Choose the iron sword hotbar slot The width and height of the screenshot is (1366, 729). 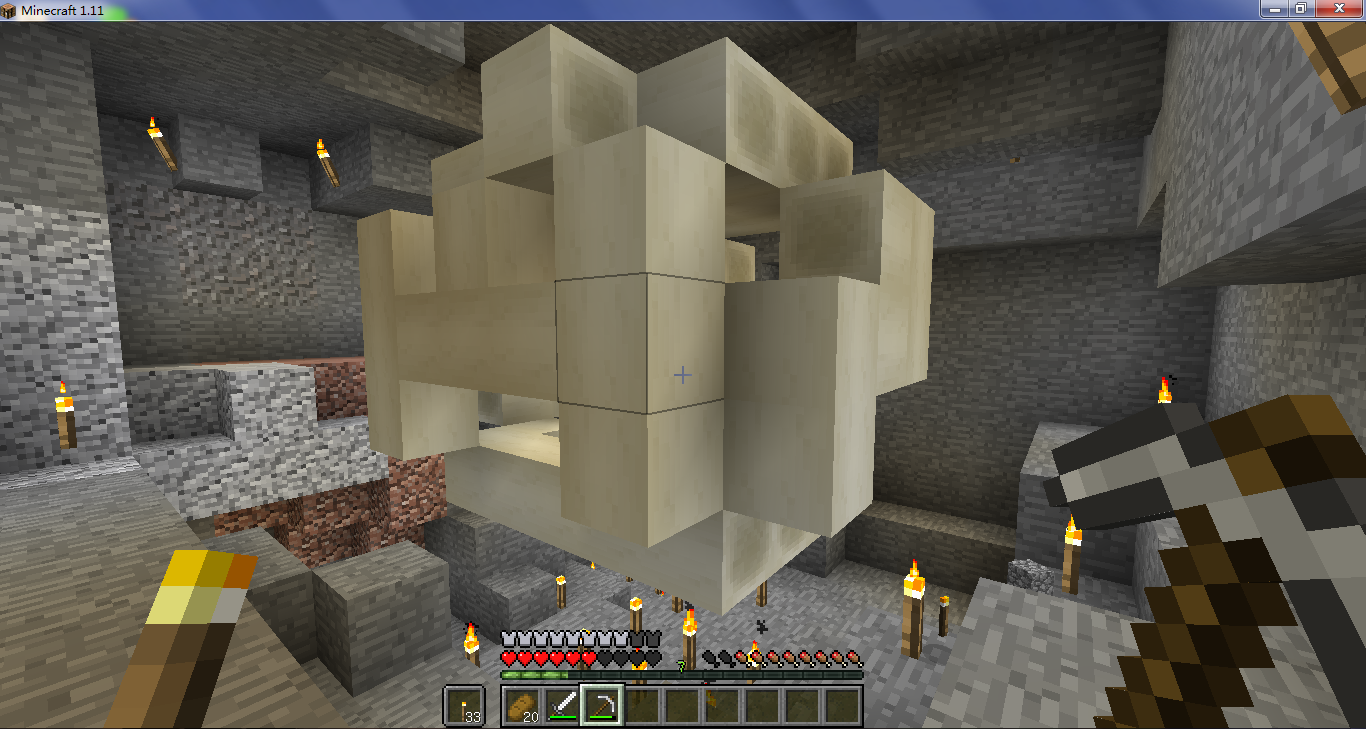click(562, 706)
